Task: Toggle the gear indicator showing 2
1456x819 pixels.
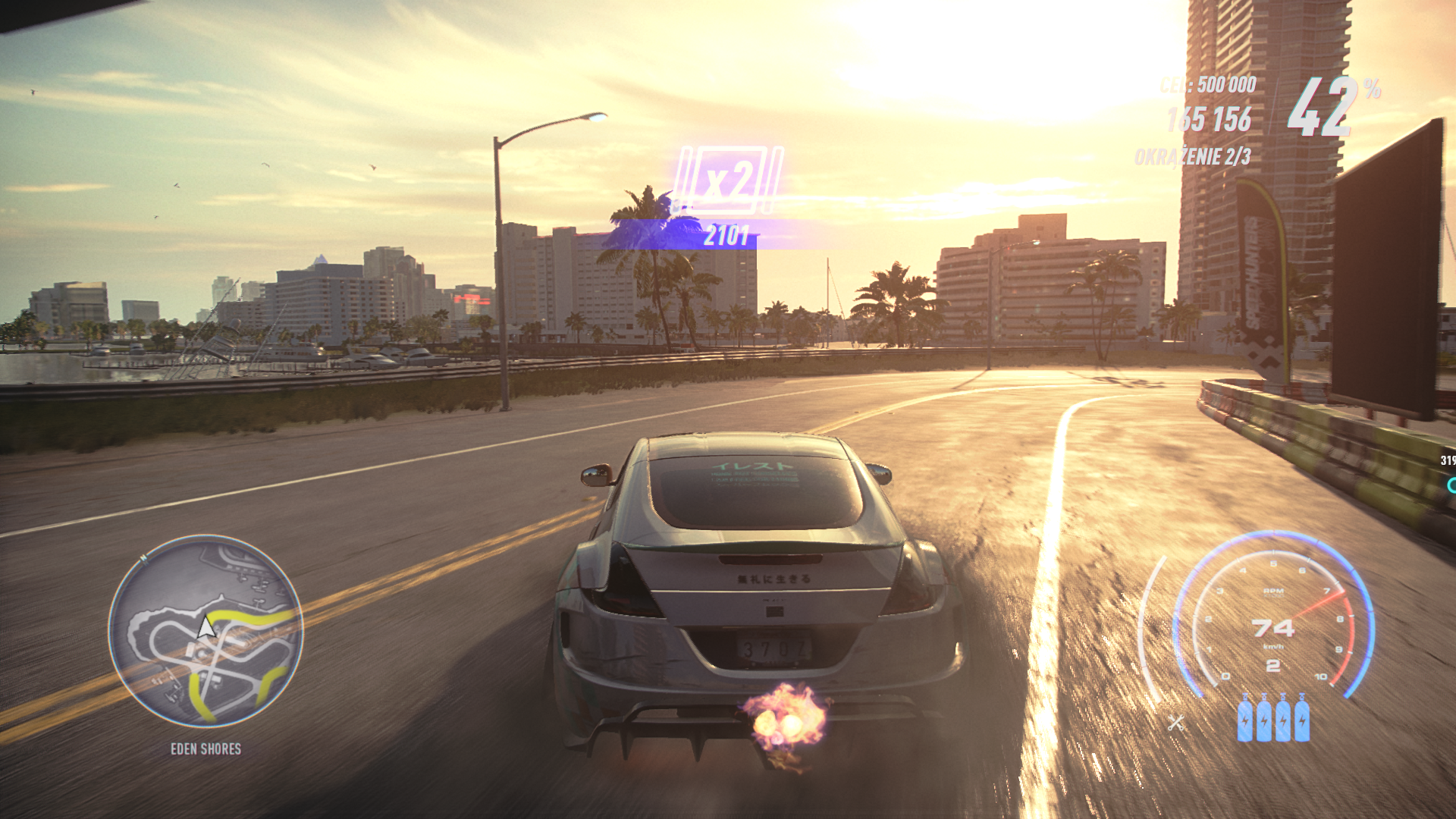Action: (x=1274, y=665)
